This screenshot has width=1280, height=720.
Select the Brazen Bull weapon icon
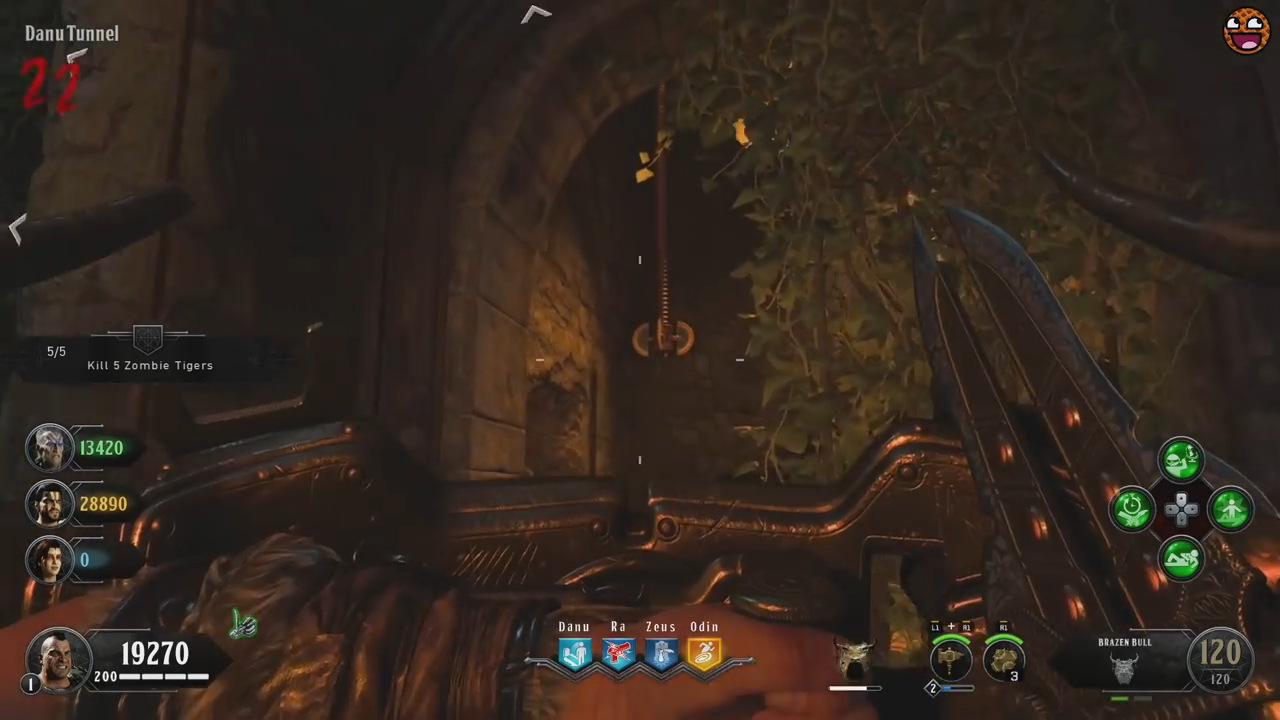tap(1125, 669)
